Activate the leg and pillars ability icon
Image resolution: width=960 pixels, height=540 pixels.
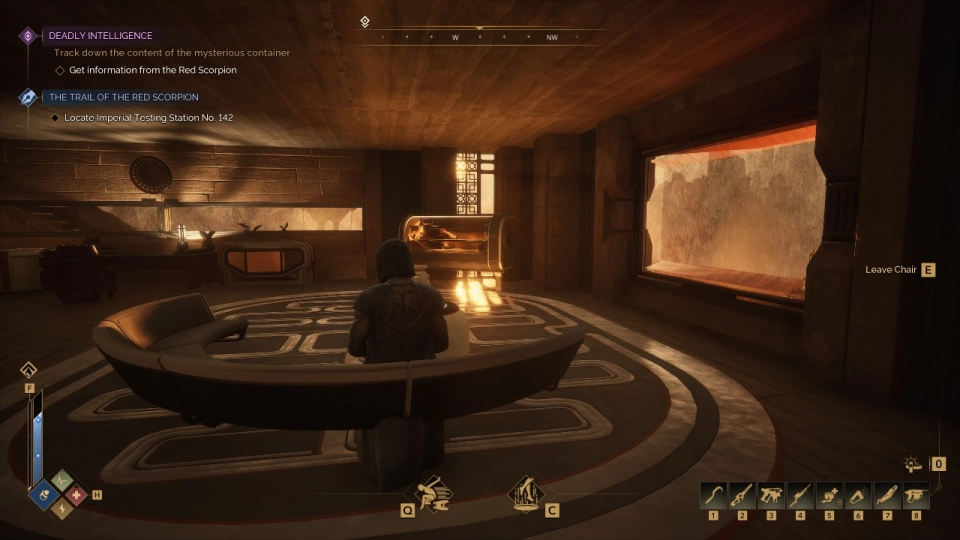[524, 493]
